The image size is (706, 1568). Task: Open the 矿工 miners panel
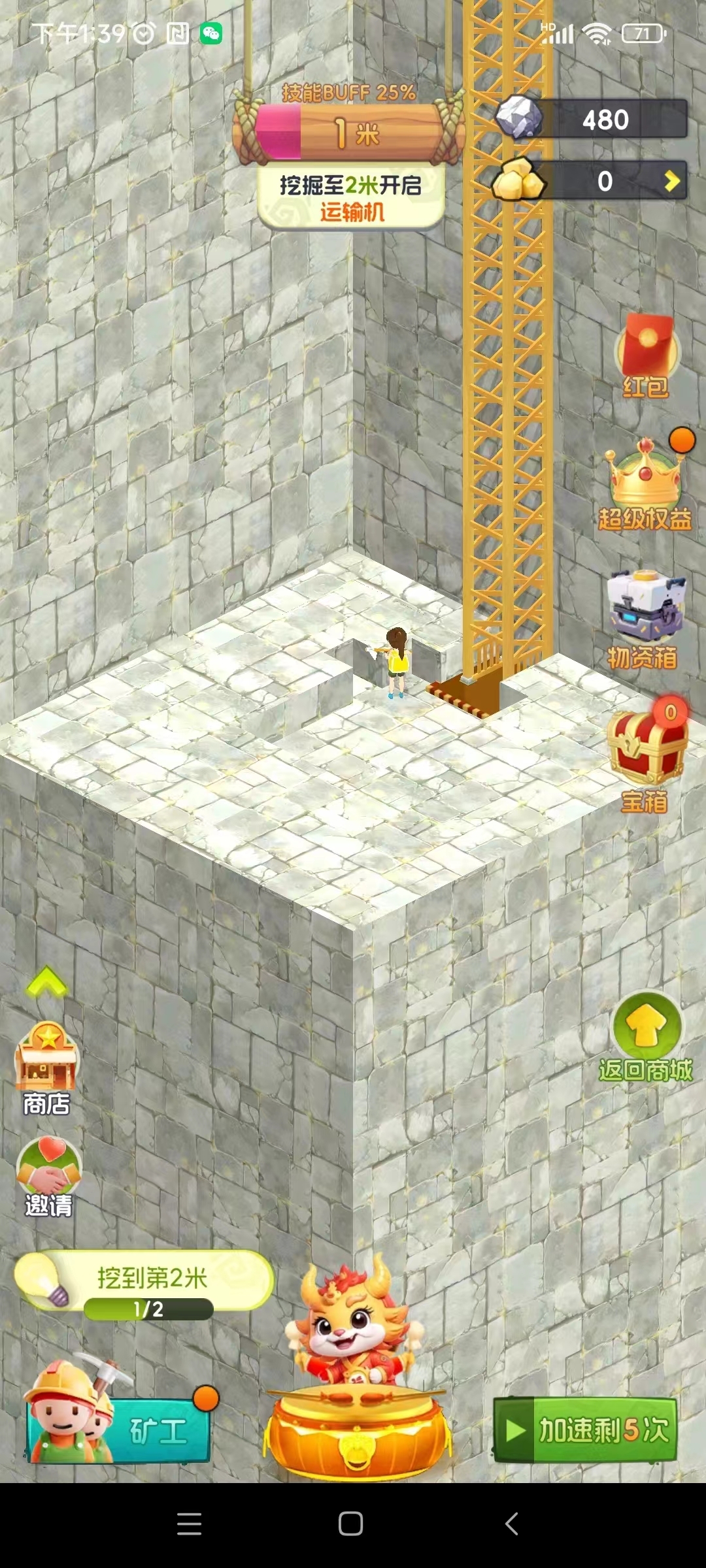click(119, 1431)
